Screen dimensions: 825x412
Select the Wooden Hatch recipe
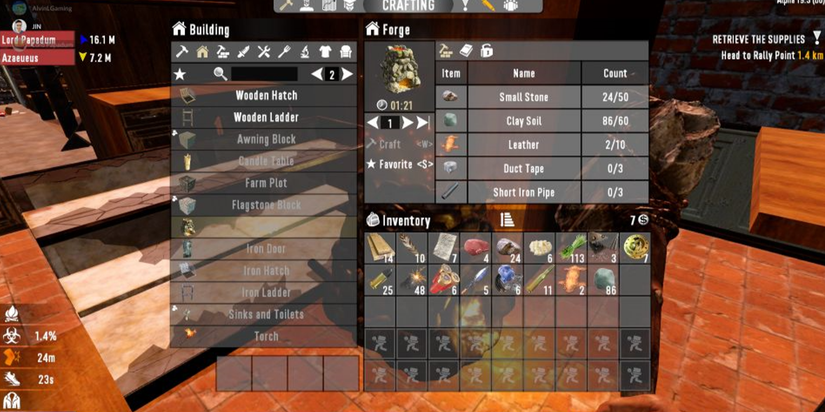[266, 96]
